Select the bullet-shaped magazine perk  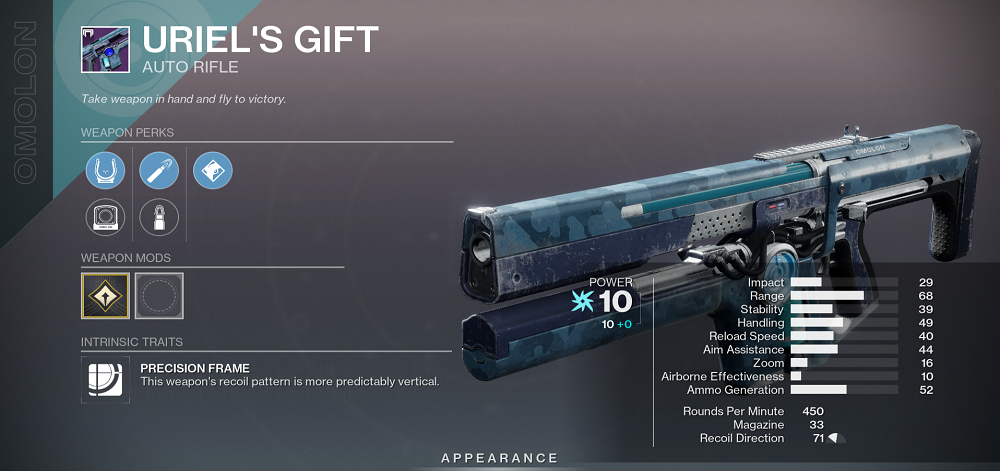click(159, 171)
